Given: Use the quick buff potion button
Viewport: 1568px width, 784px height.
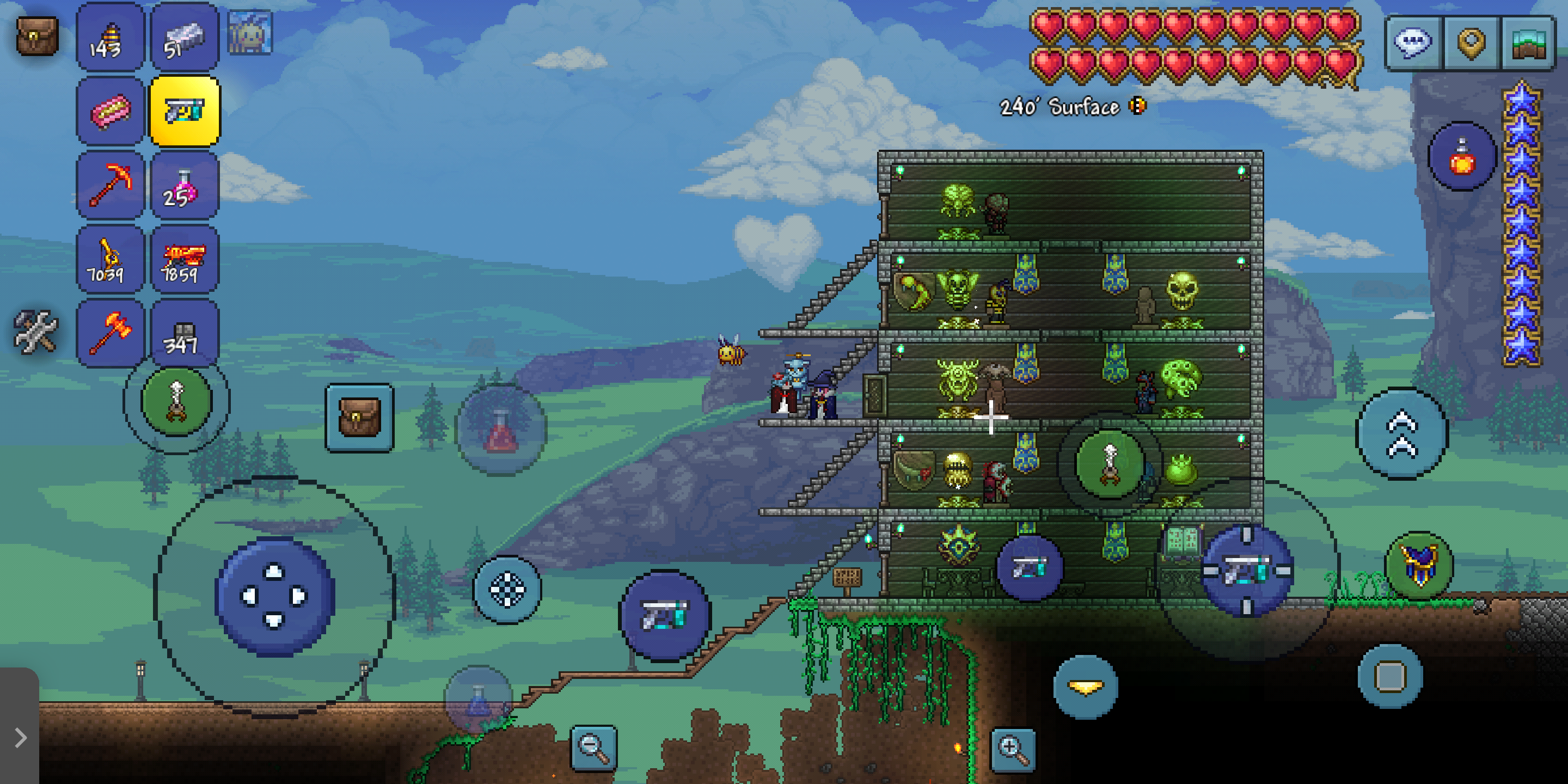Looking at the screenshot, I should (x=1461, y=156).
